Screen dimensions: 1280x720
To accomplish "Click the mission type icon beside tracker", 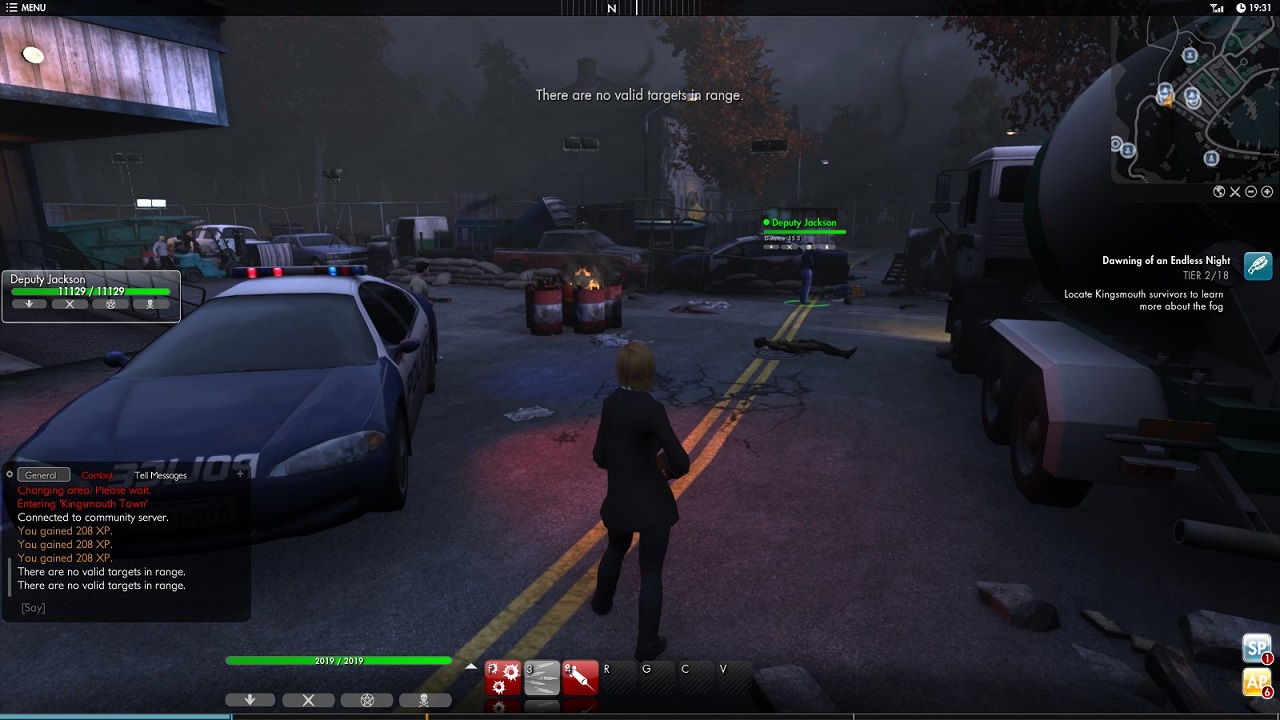I will coord(1258,265).
